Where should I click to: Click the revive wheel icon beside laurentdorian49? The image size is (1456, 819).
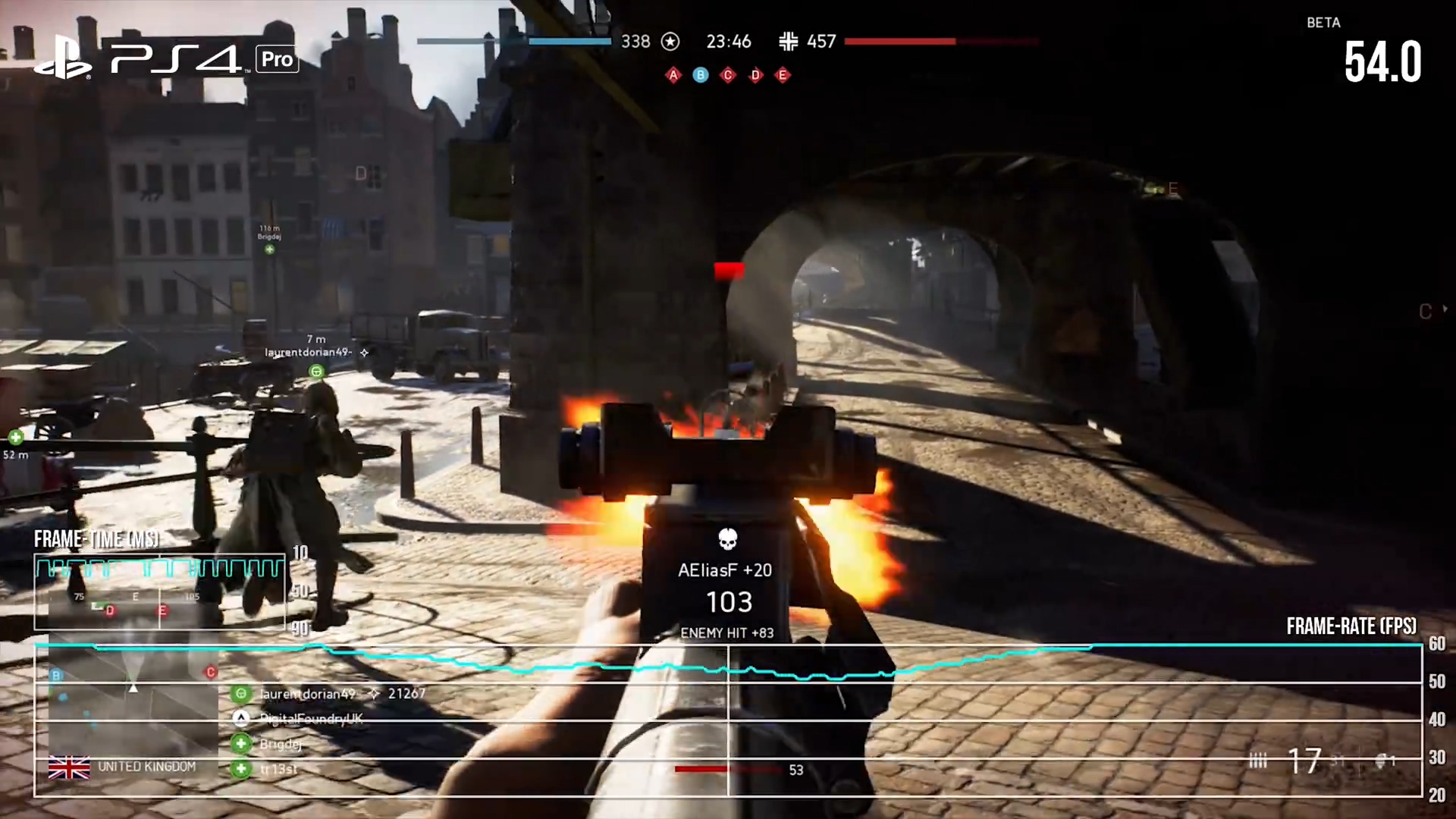coord(241,693)
